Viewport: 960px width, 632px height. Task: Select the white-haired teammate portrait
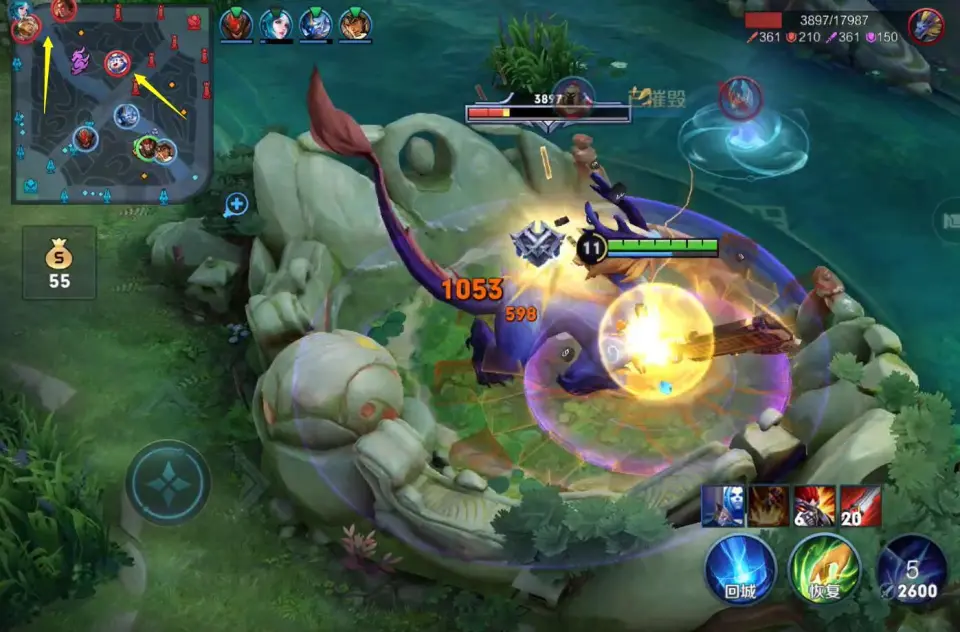[315, 24]
